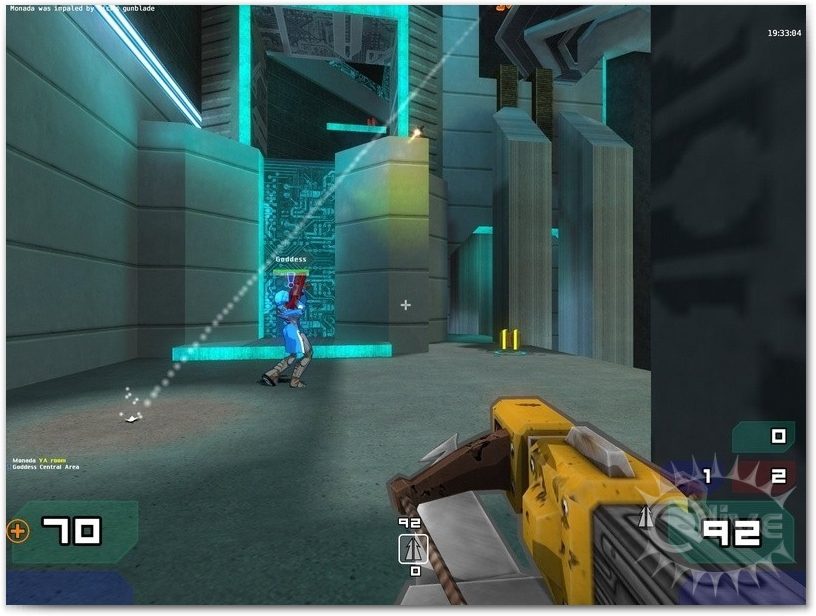Click the orange health cross icon

(18, 531)
